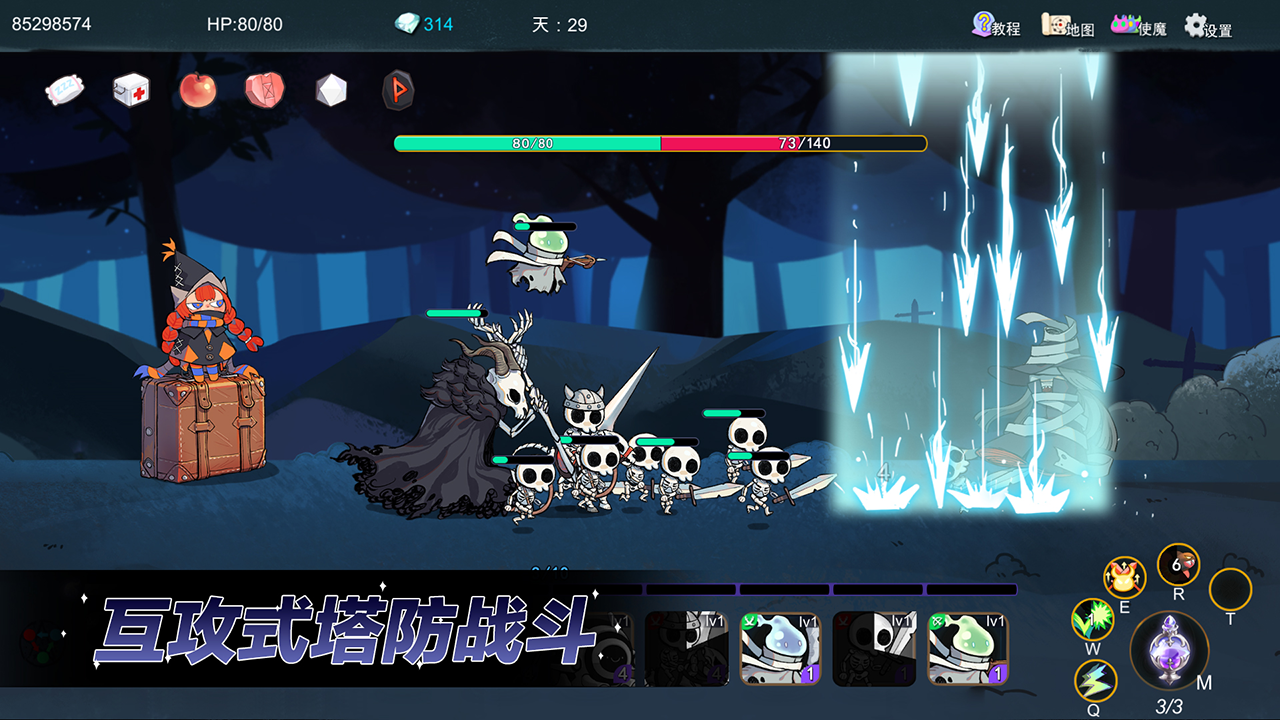Screen dimensions: 1280x720
Task: Select the white gemstone item
Action: pyautogui.click(x=332, y=90)
